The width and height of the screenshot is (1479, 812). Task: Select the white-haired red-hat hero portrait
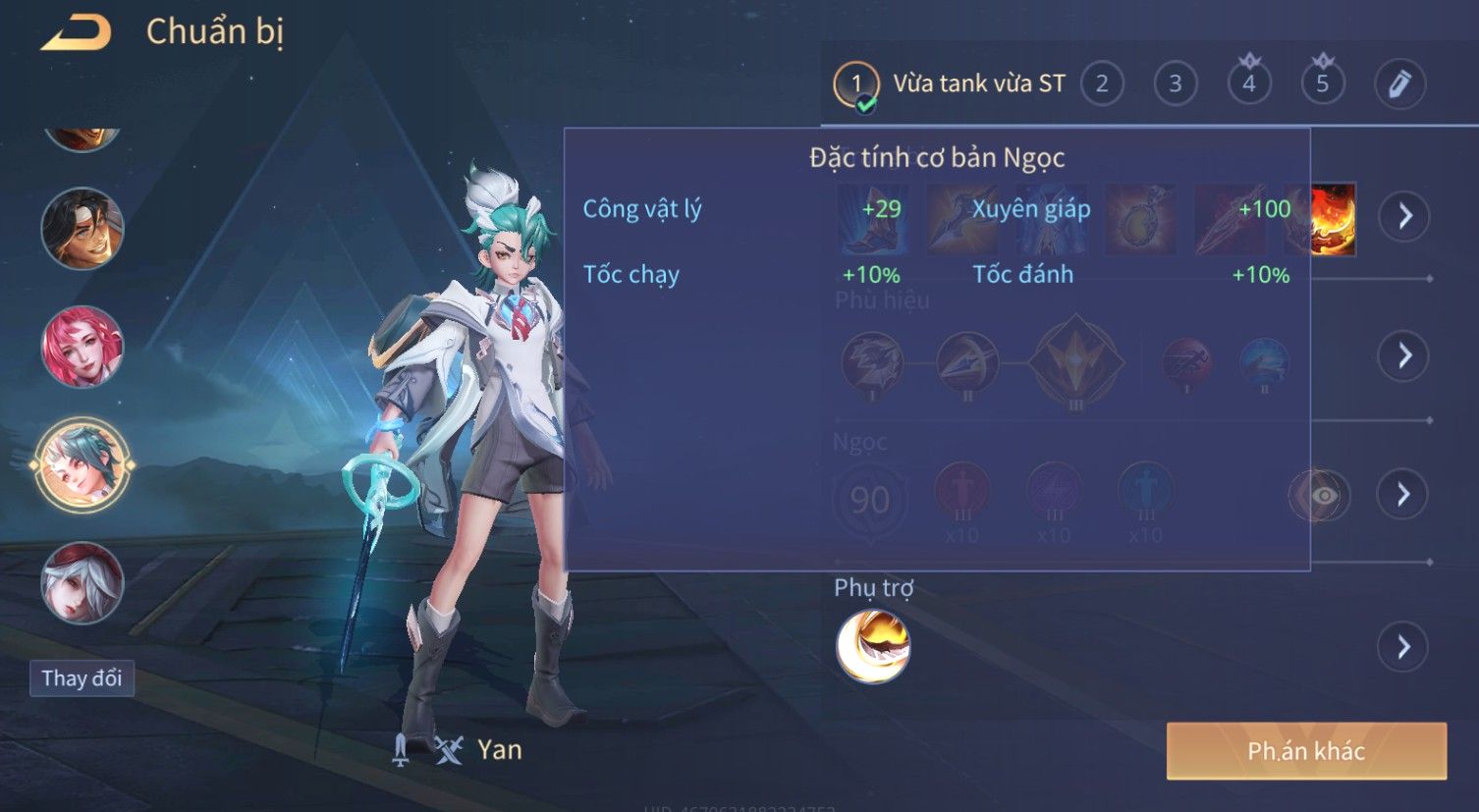coord(82,583)
